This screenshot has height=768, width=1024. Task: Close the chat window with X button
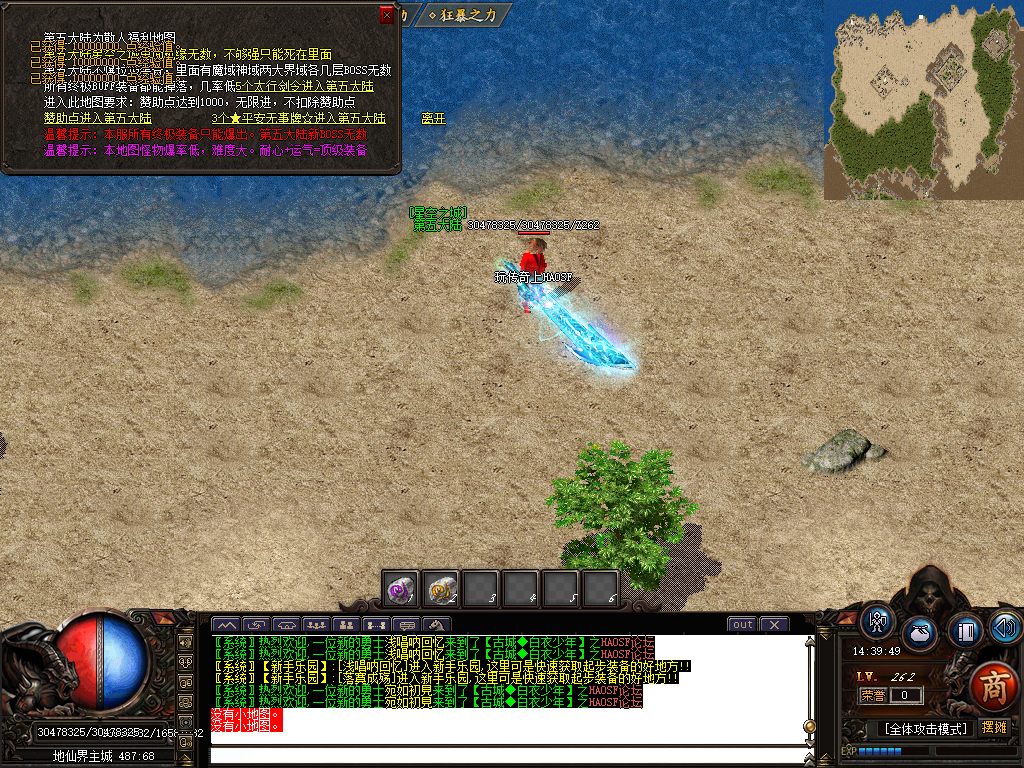[774, 625]
